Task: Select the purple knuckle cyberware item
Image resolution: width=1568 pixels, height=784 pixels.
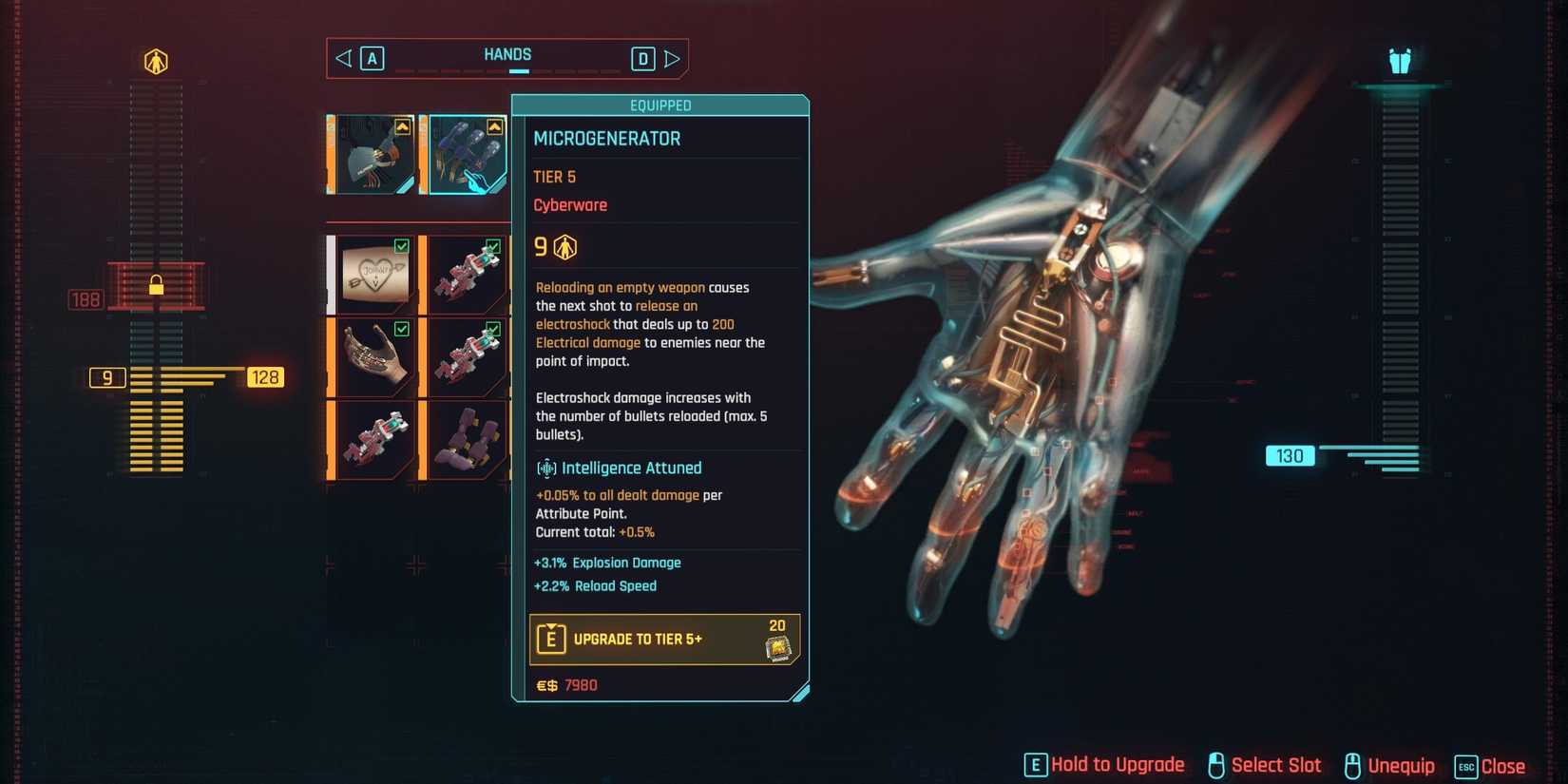Action: coord(467,439)
